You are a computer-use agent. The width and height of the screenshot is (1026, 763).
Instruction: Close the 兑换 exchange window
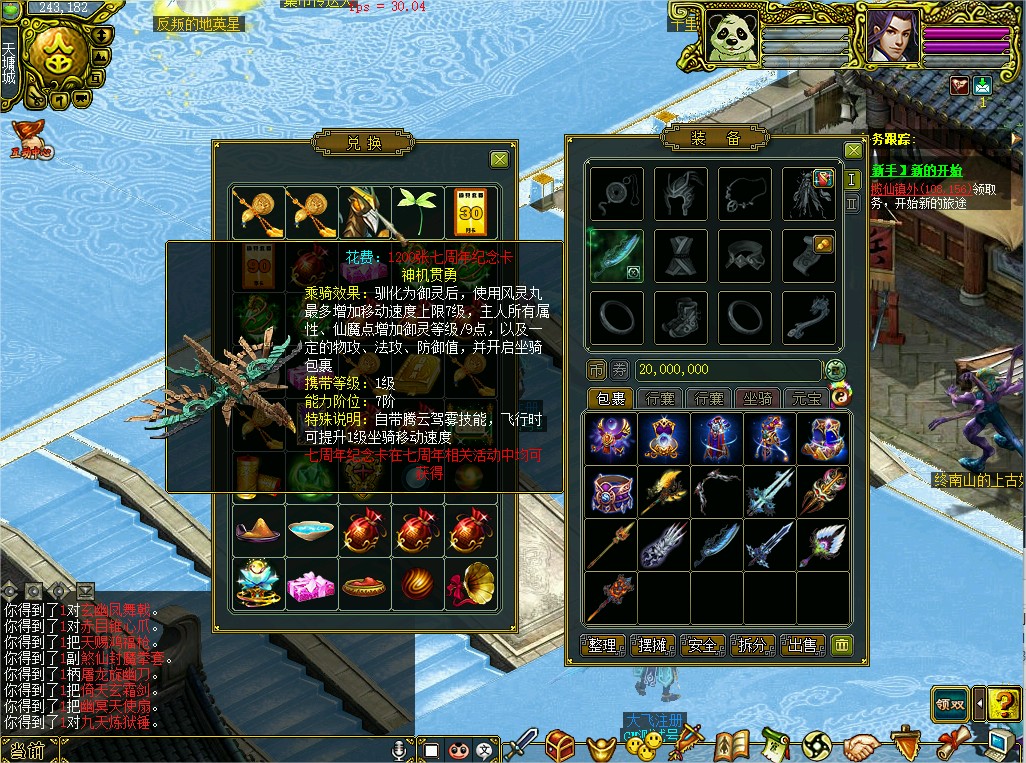click(x=500, y=160)
